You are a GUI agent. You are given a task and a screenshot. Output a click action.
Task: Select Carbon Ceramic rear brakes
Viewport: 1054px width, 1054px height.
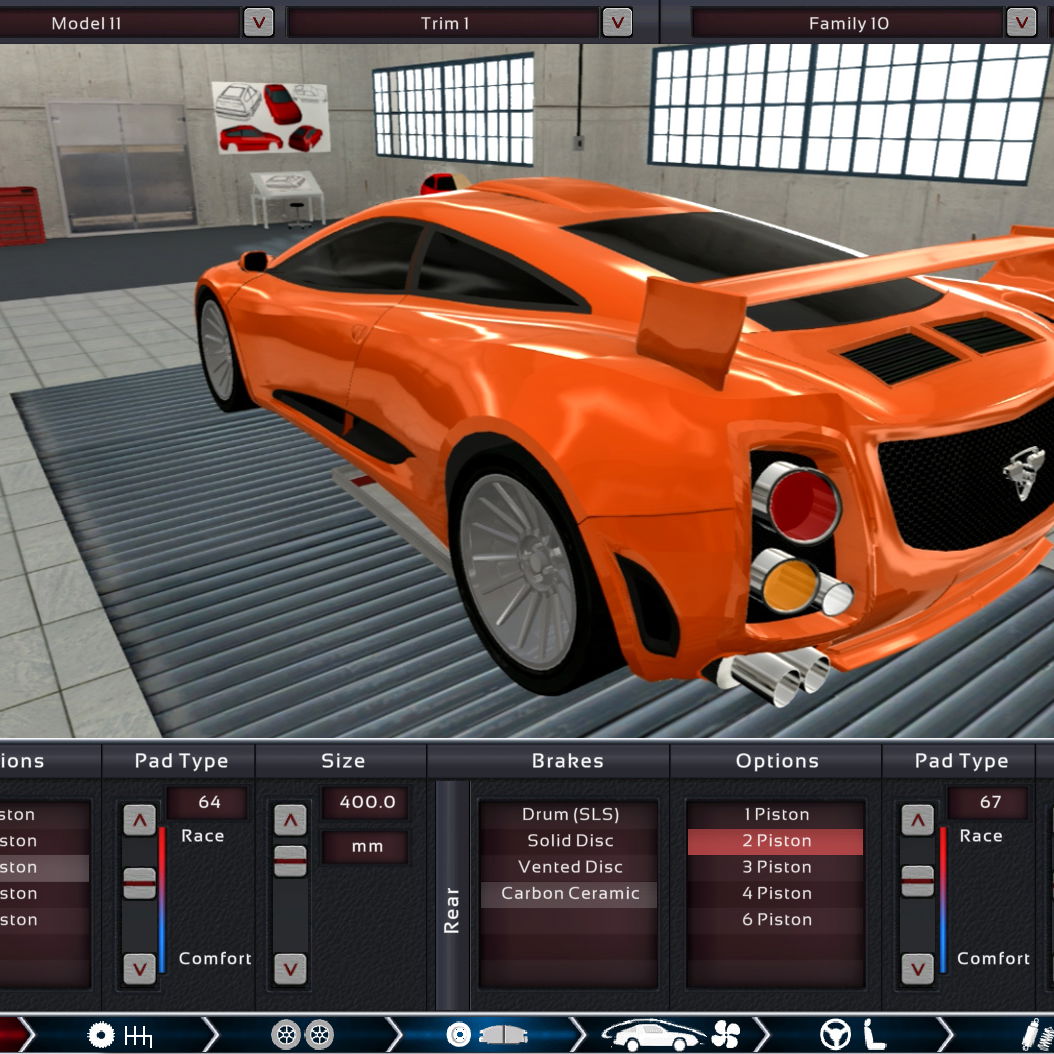[569, 893]
